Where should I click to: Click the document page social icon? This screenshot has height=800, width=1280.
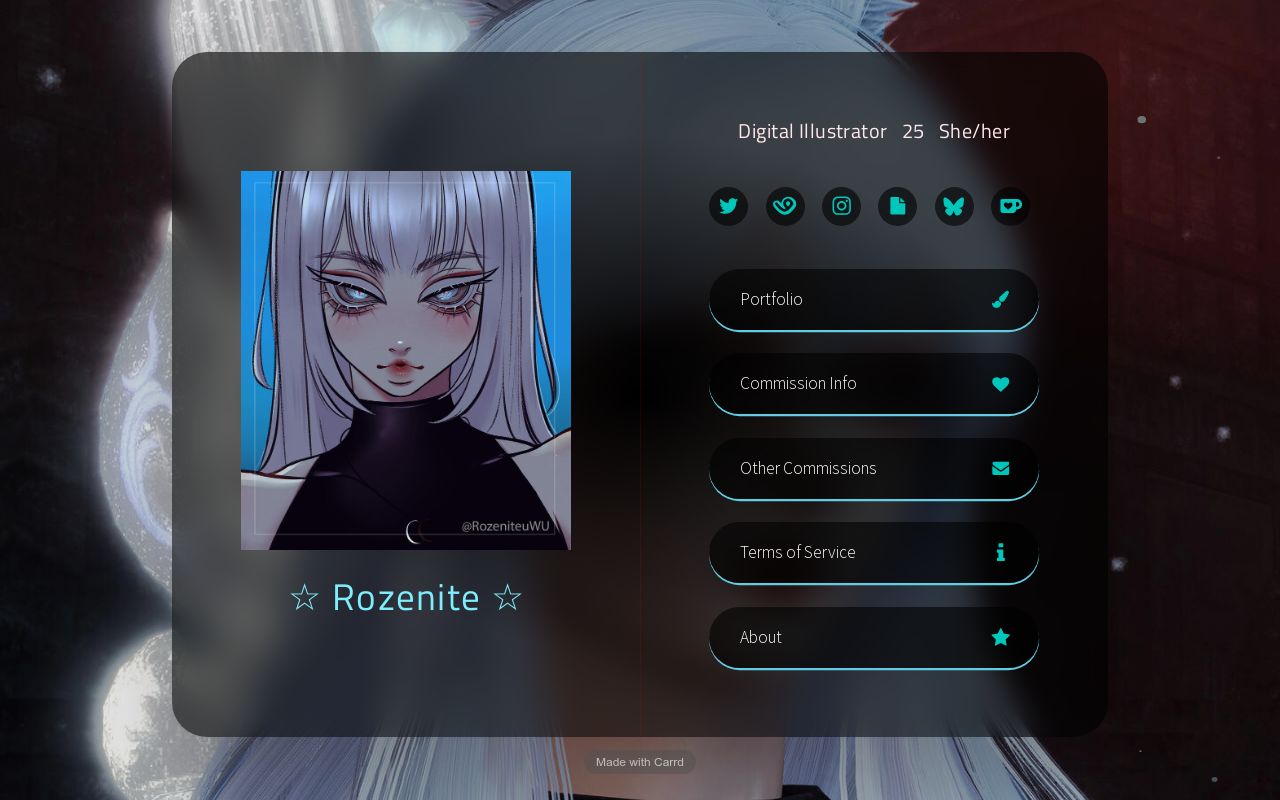pos(897,206)
